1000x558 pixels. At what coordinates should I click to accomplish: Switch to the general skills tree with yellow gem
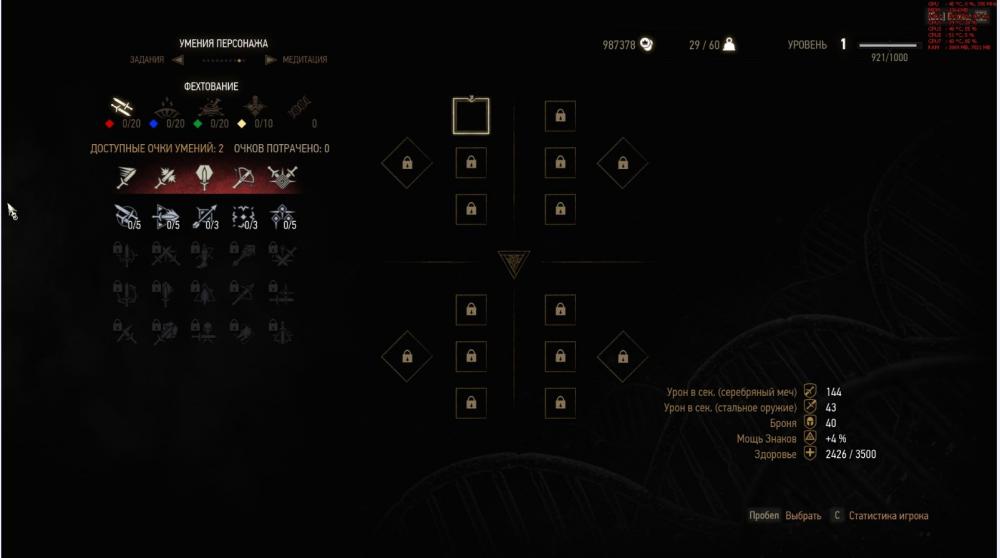[253, 107]
